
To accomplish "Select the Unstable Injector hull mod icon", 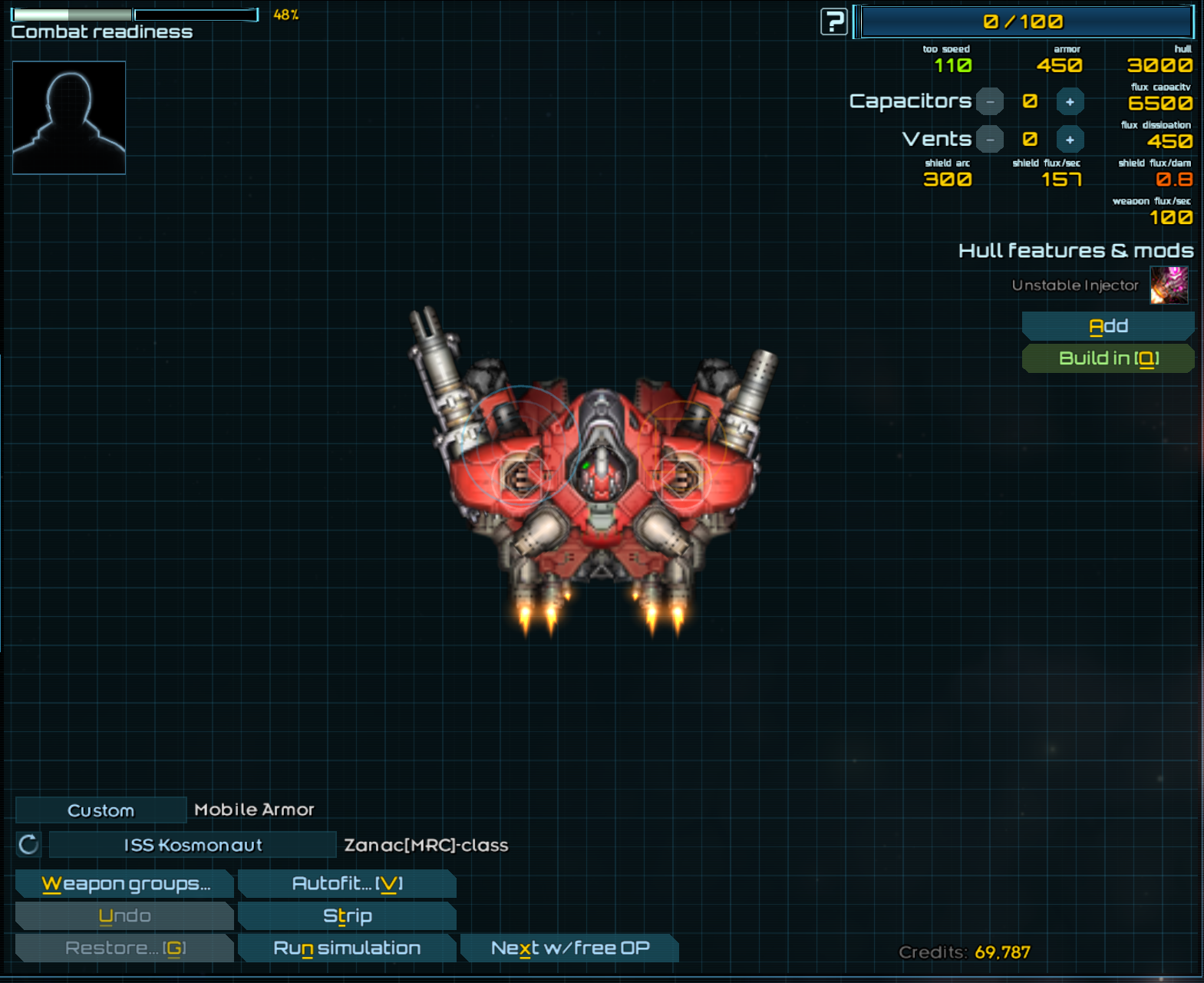I will pos(1169,285).
